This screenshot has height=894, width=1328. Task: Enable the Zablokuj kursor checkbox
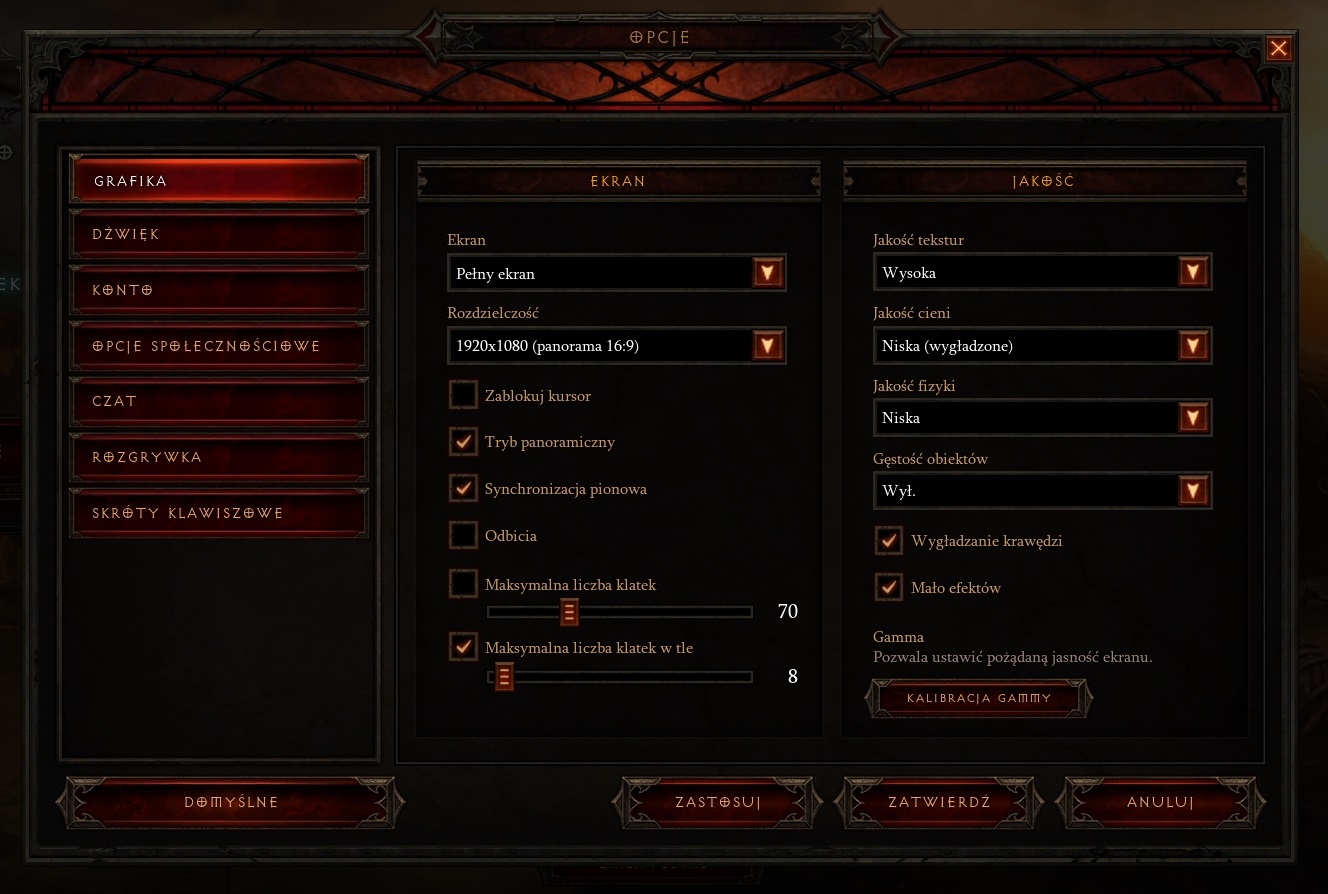point(463,395)
